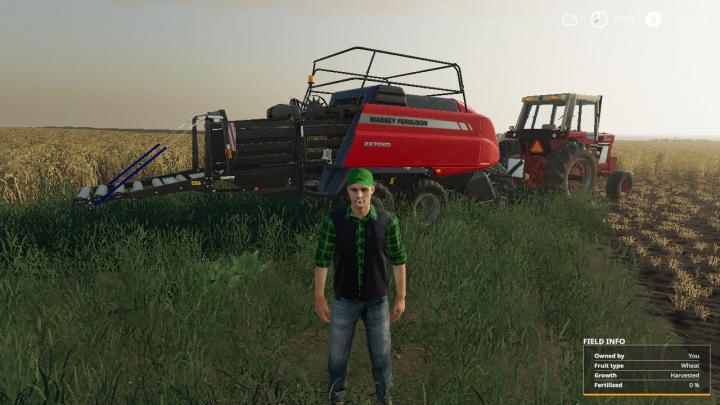Click the weather cloud icon
The image size is (720, 405).
[x=570, y=19]
